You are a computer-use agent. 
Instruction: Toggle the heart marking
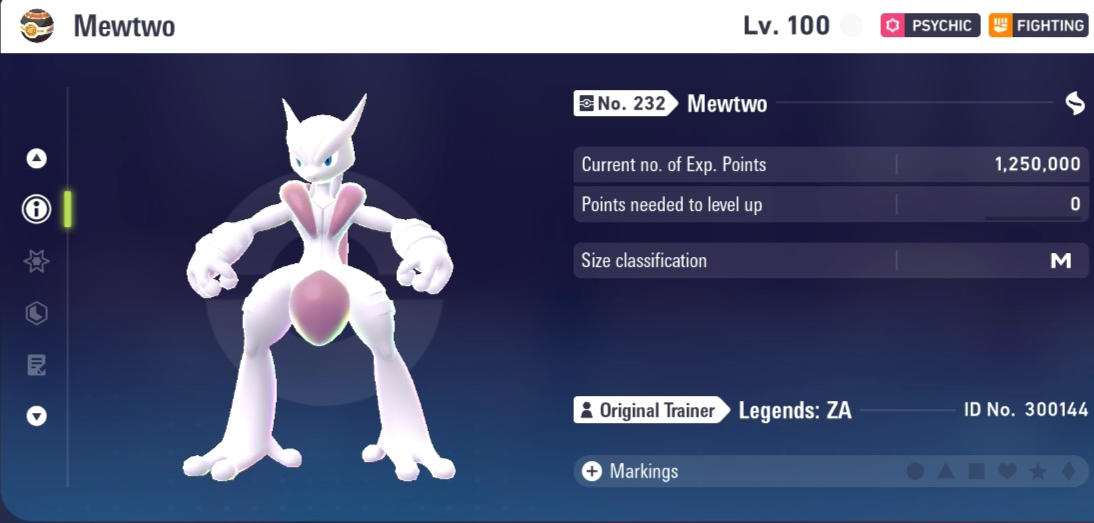click(x=1008, y=471)
